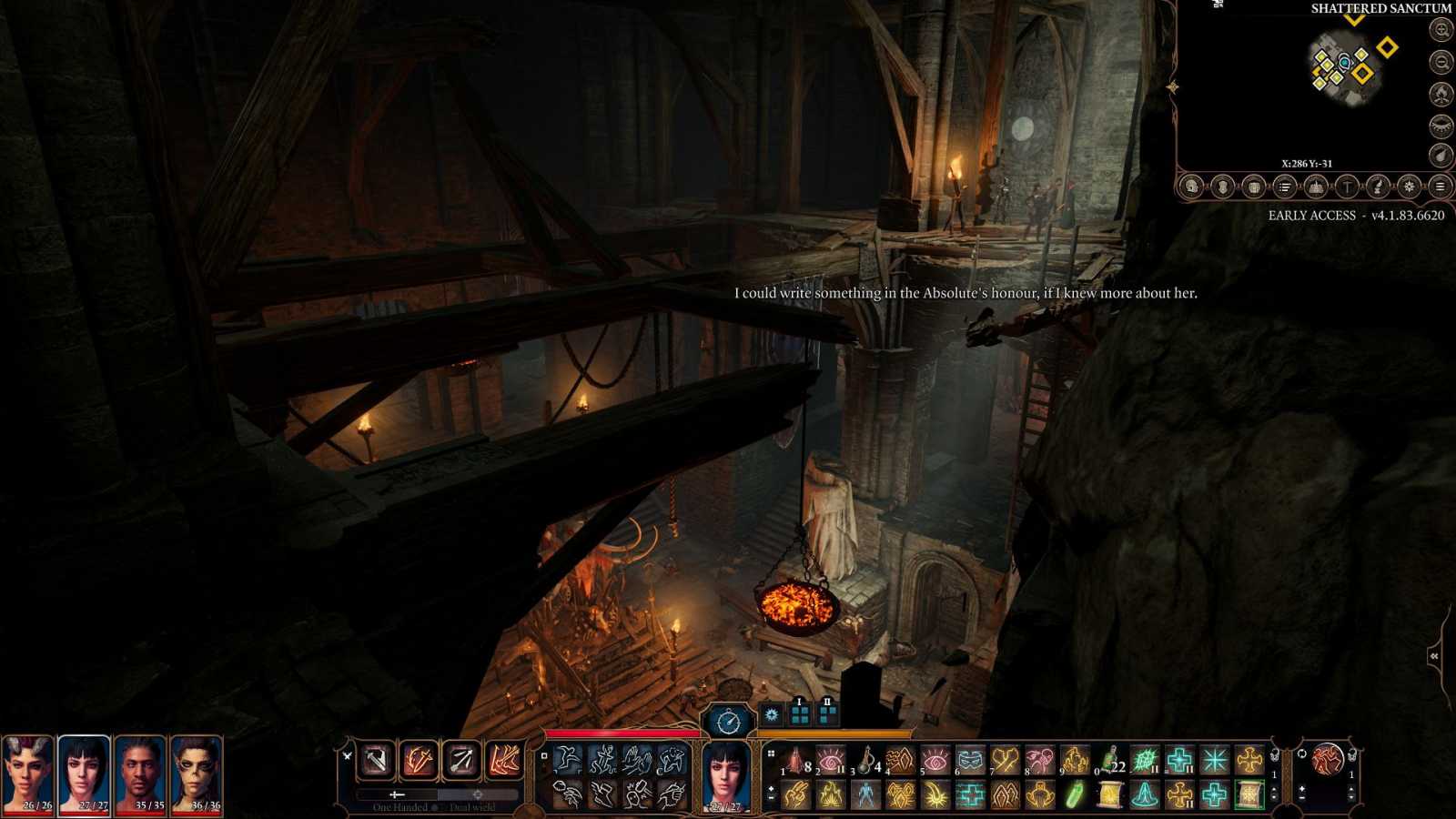Use the yellow scroll hotbar item
Viewport: 1456px width, 819px height.
1109,795
